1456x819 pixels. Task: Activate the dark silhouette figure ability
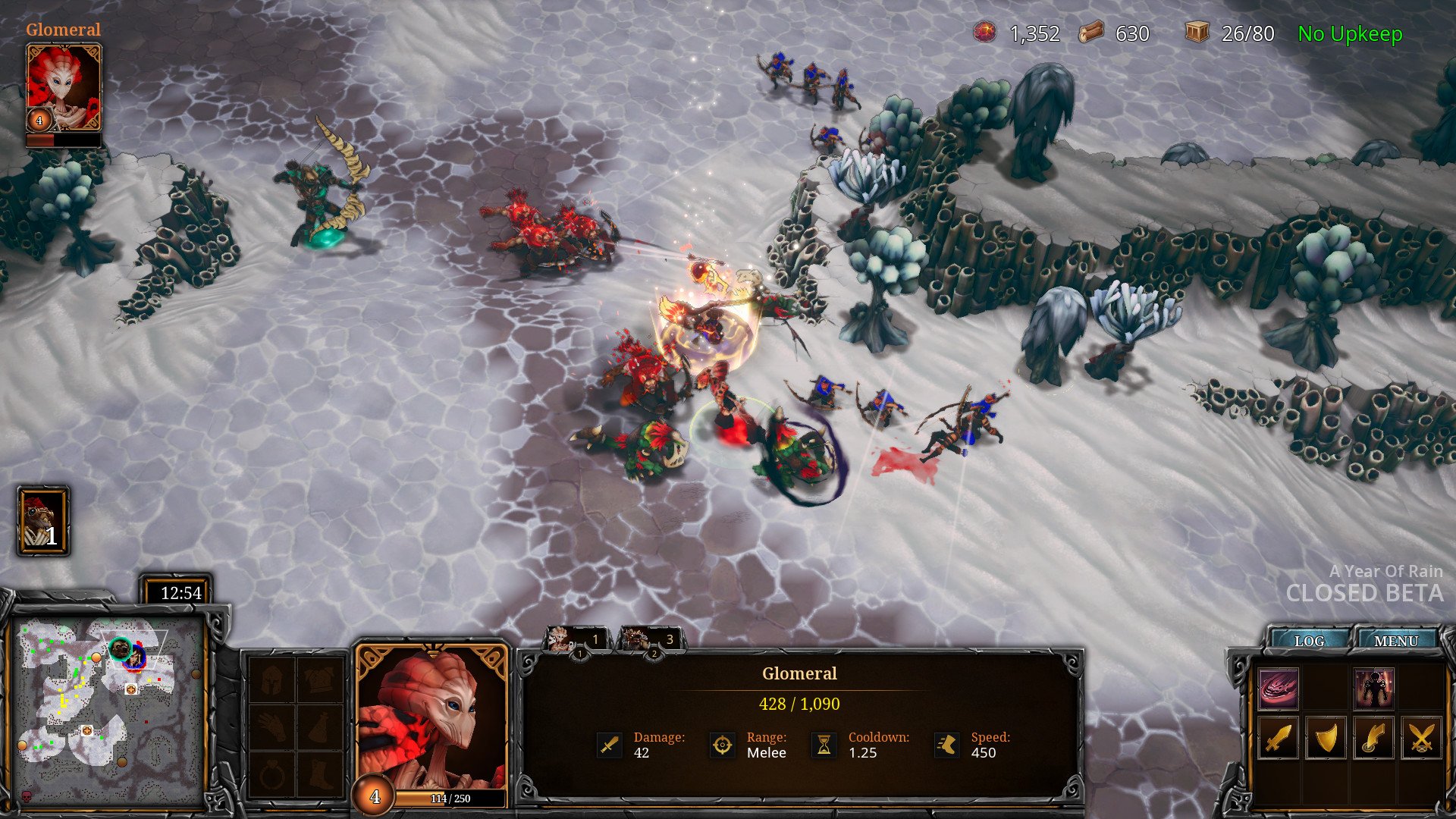pos(1373,689)
